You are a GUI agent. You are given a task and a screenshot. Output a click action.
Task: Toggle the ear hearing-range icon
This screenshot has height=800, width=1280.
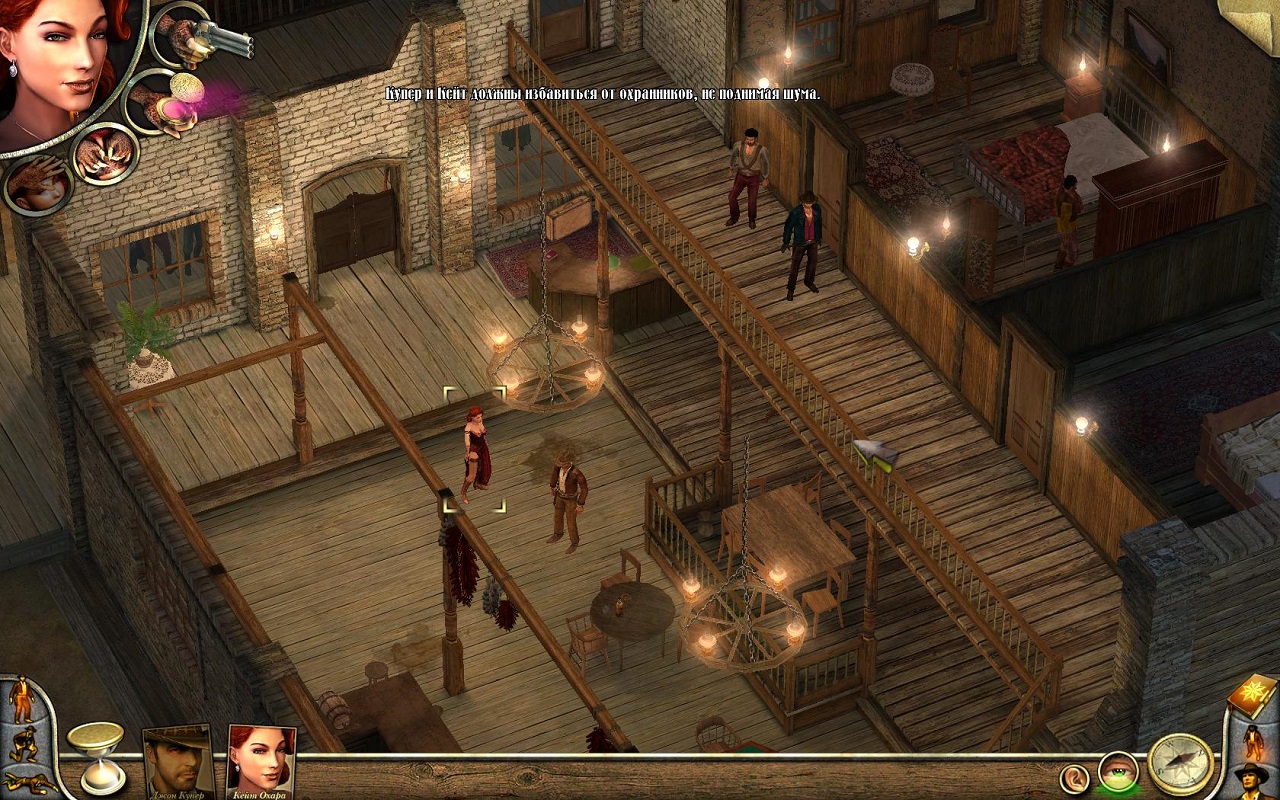click(x=1074, y=777)
